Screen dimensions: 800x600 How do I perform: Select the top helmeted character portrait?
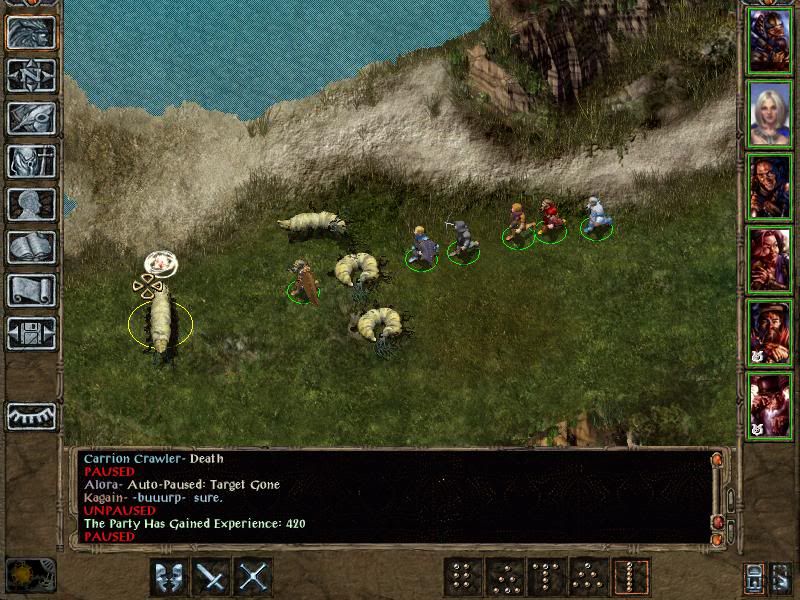[x=770, y=40]
